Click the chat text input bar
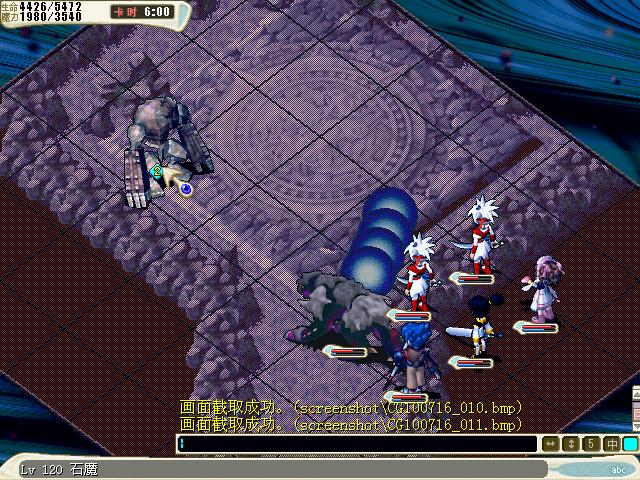 (x=357, y=443)
